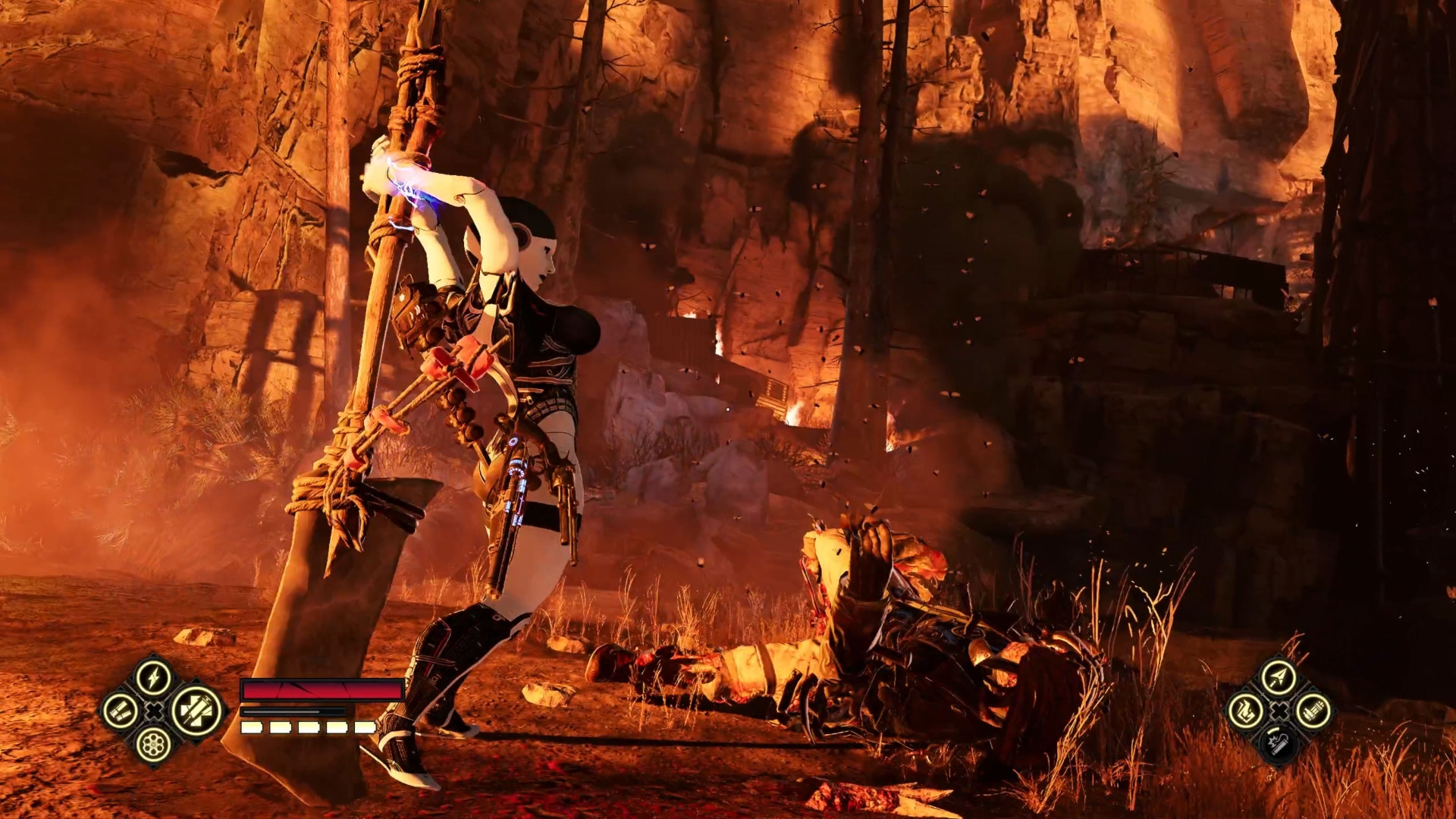Select the first ammo cell segment

click(x=251, y=727)
